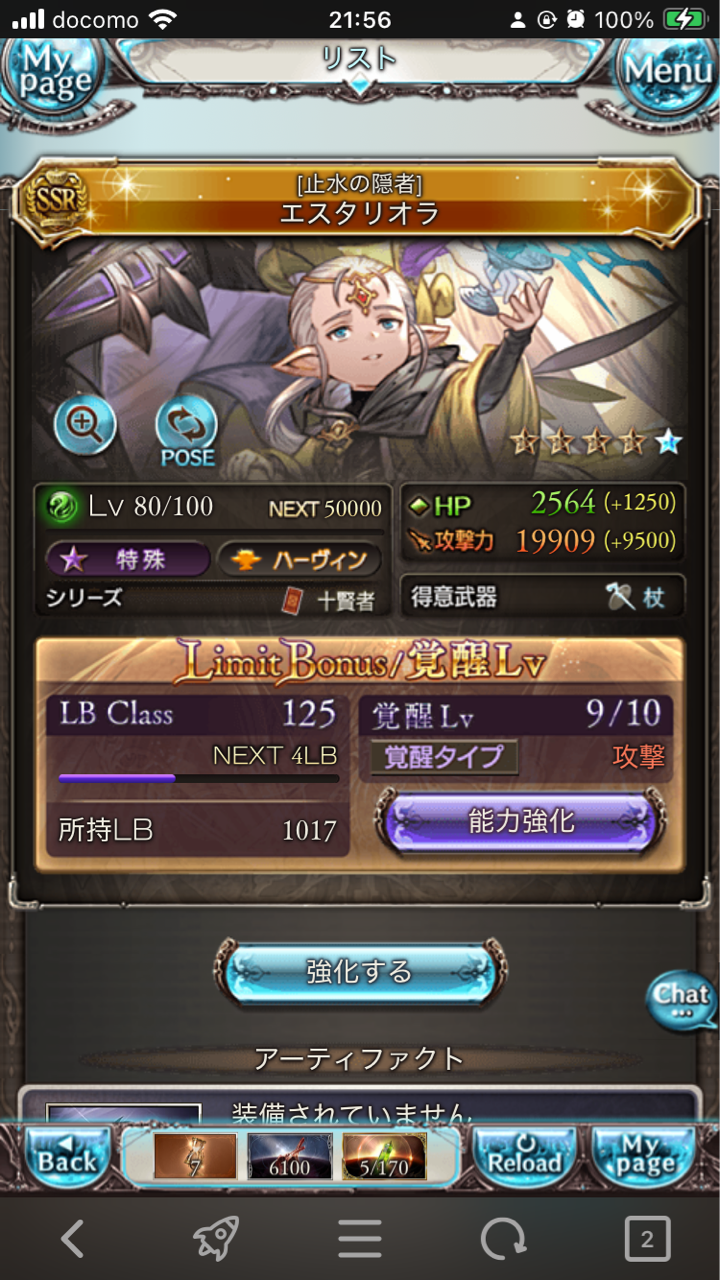Tap the 能力強化 purple button
The height and width of the screenshot is (1280, 720).
(x=520, y=822)
